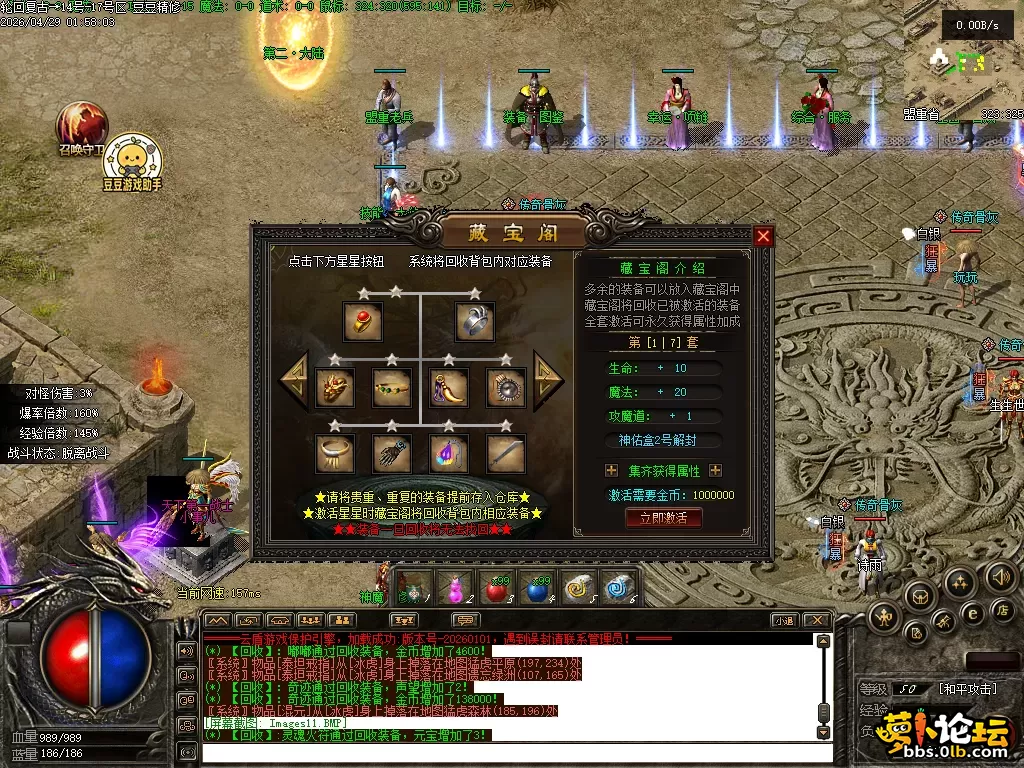Select the dark glove equipment slot

coord(392,453)
